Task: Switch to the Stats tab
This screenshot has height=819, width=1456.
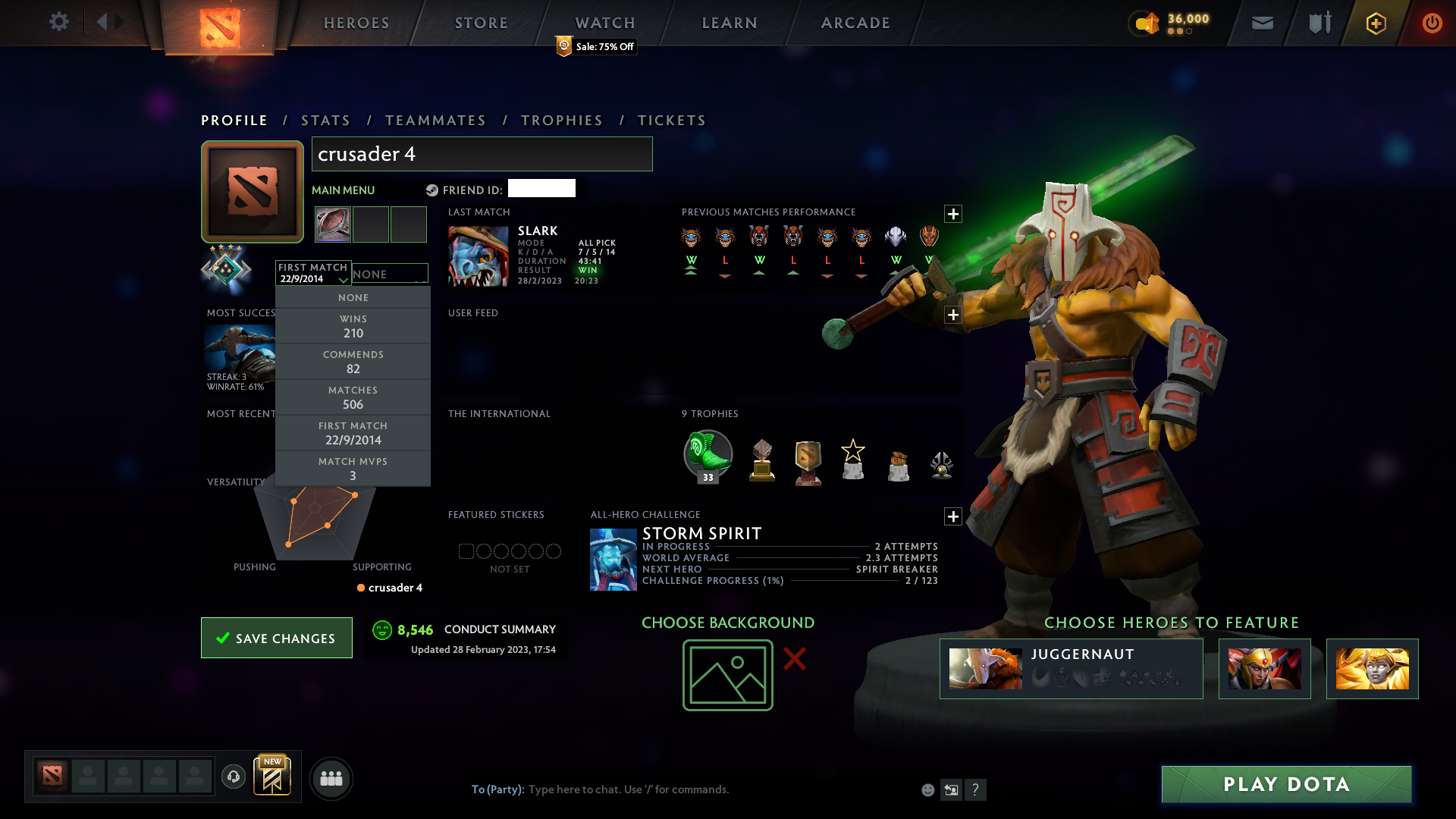Action: [325, 120]
